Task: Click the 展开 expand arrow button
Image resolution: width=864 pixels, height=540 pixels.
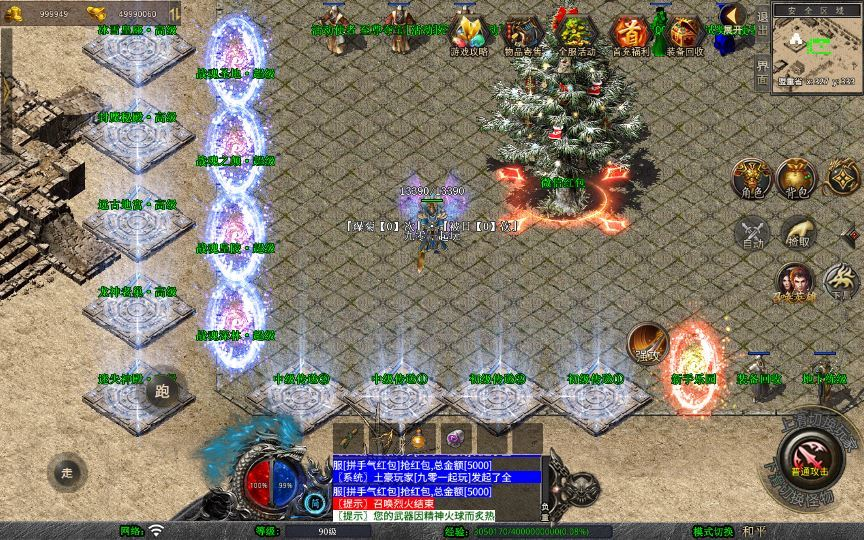Action: (x=735, y=17)
